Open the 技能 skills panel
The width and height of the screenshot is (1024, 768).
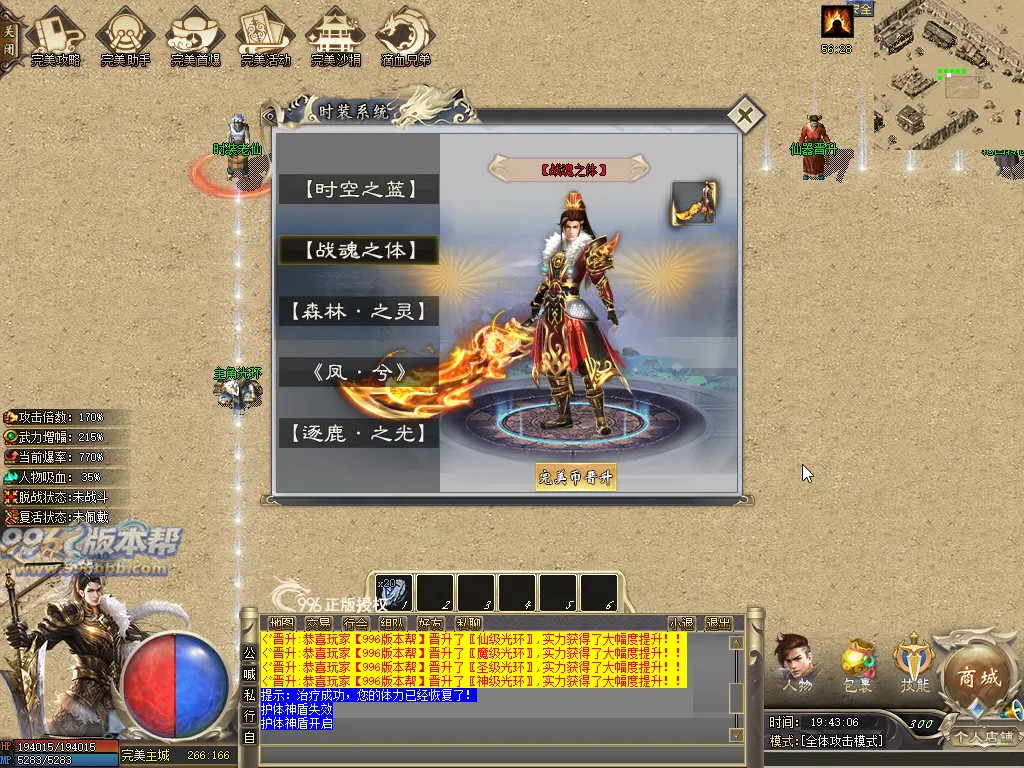(x=915, y=661)
